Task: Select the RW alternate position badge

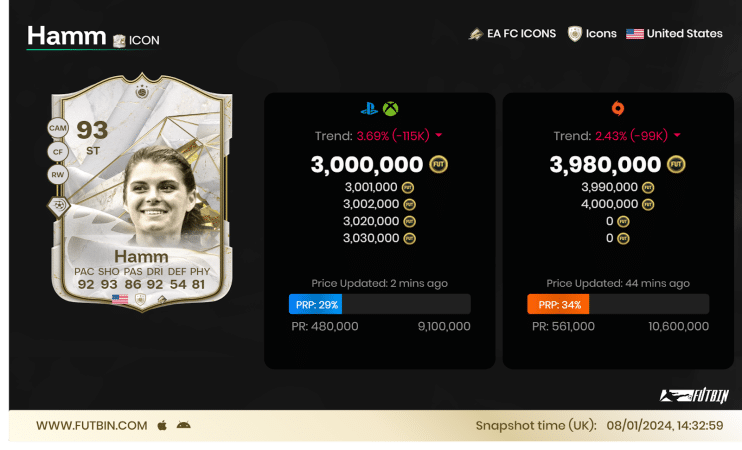Action: tap(57, 175)
